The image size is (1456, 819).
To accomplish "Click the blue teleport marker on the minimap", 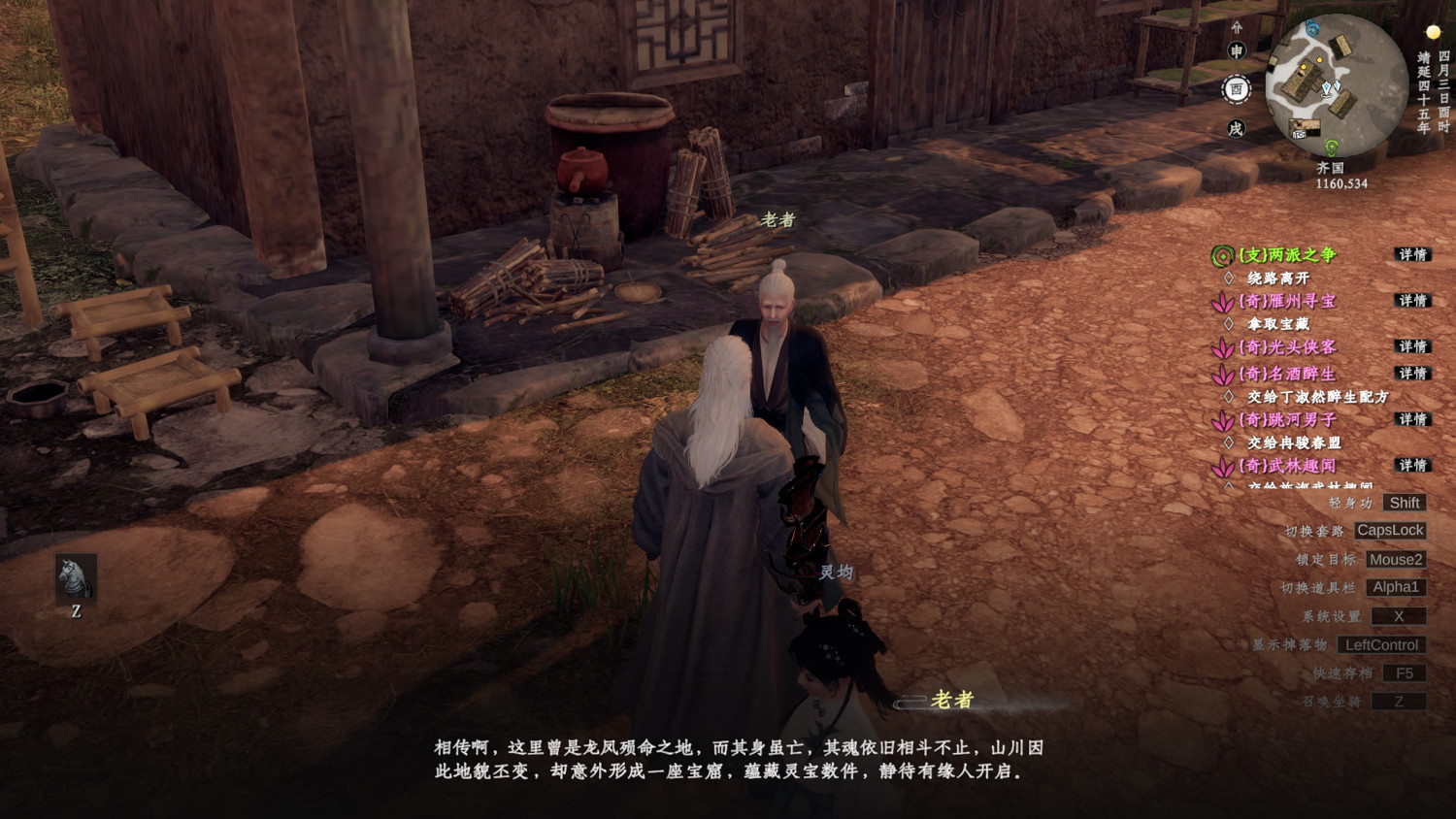I will (x=1312, y=29).
